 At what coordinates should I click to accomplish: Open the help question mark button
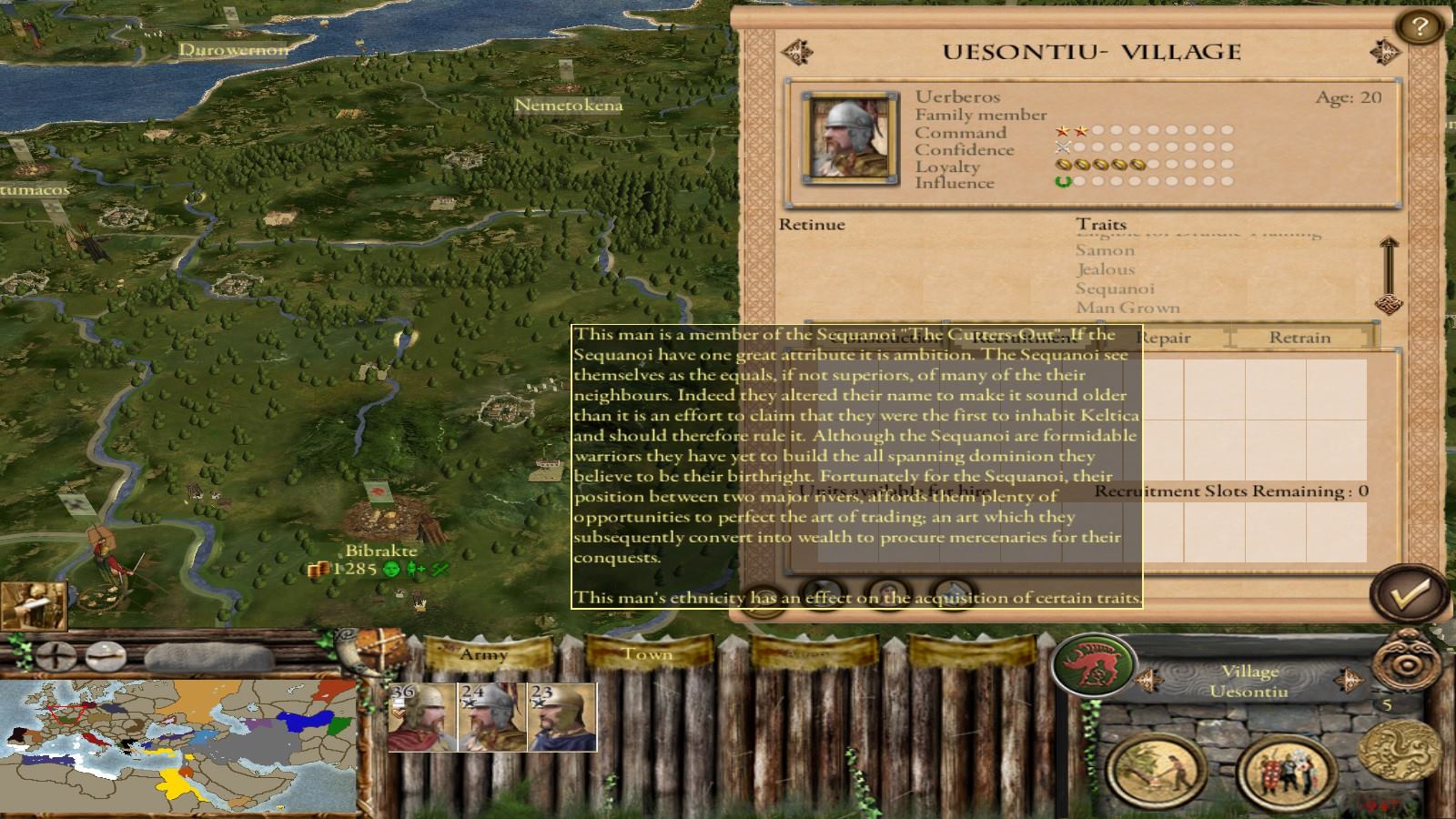point(1418,27)
